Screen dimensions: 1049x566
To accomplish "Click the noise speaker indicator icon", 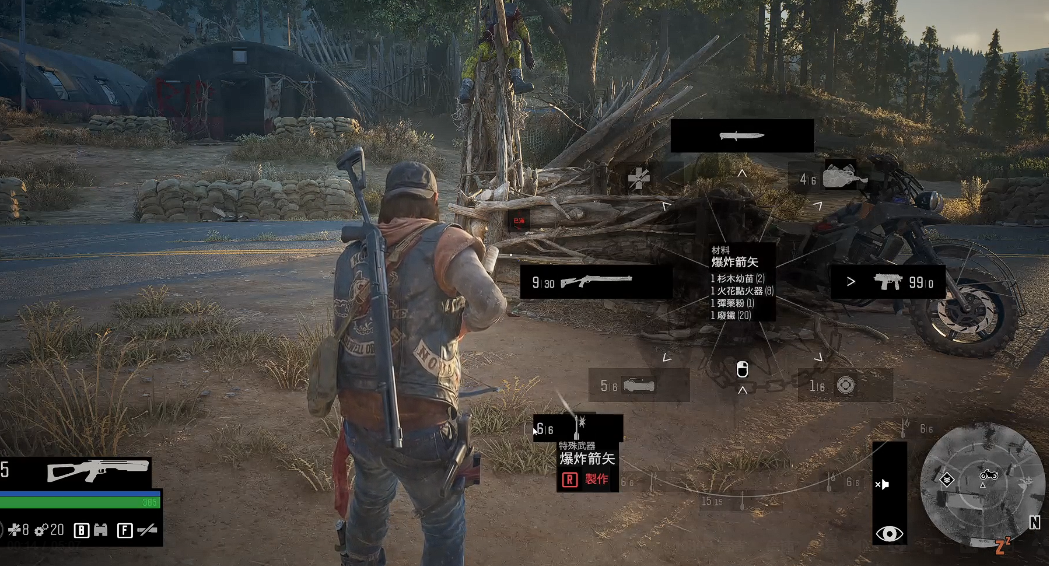I will (883, 484).
